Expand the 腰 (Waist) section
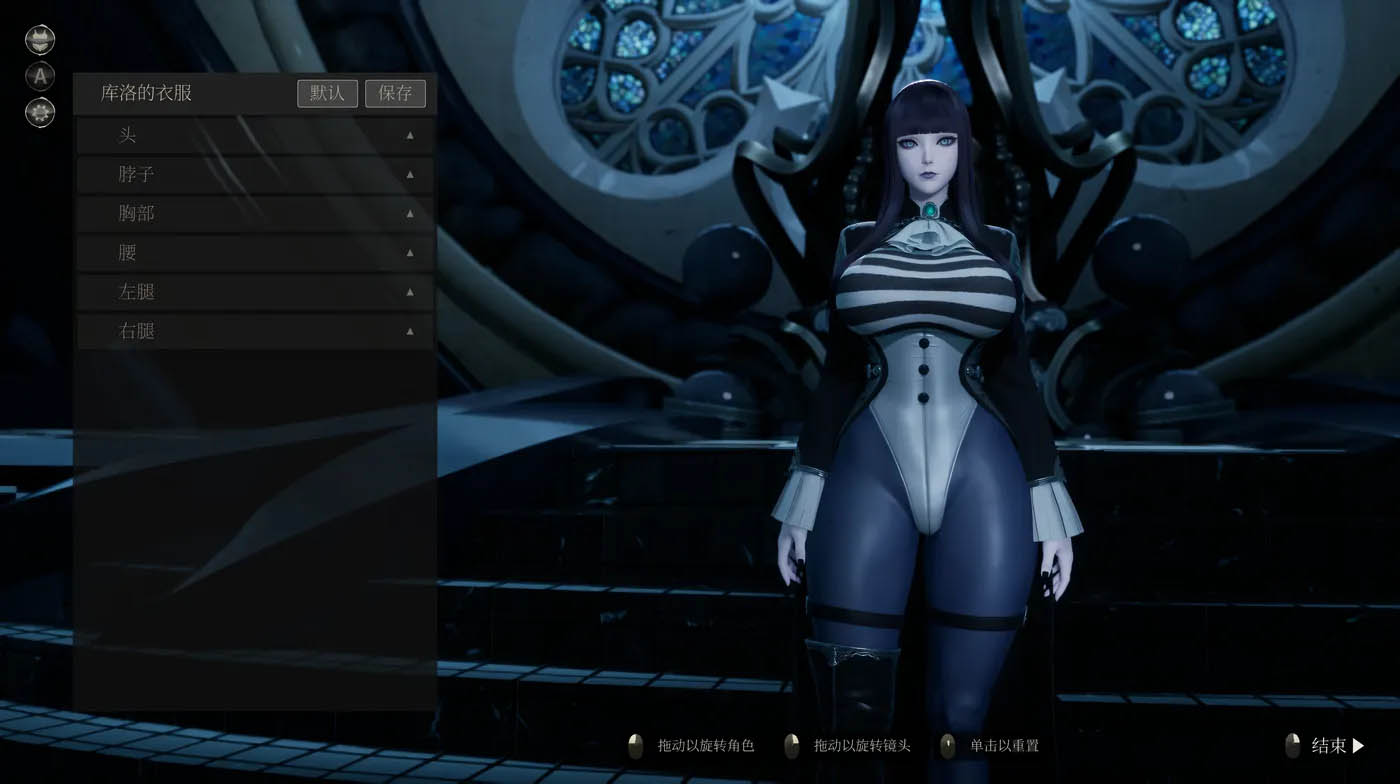Viewport: 1400px width, 784px height. 408,253
